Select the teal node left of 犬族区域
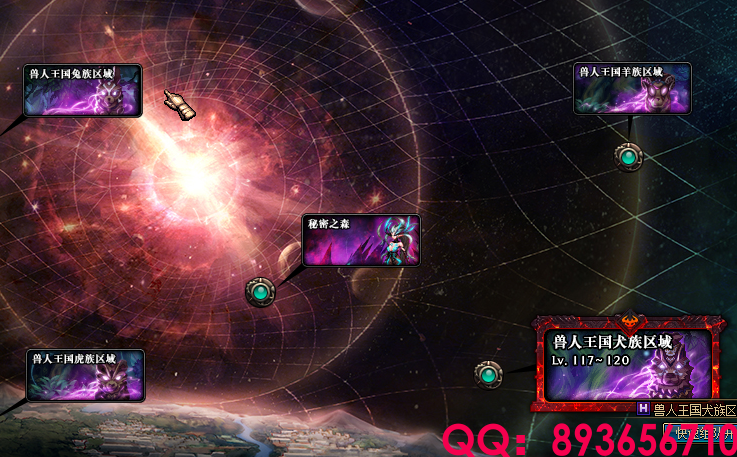This screenshot has height=457, width=737. 488,374
